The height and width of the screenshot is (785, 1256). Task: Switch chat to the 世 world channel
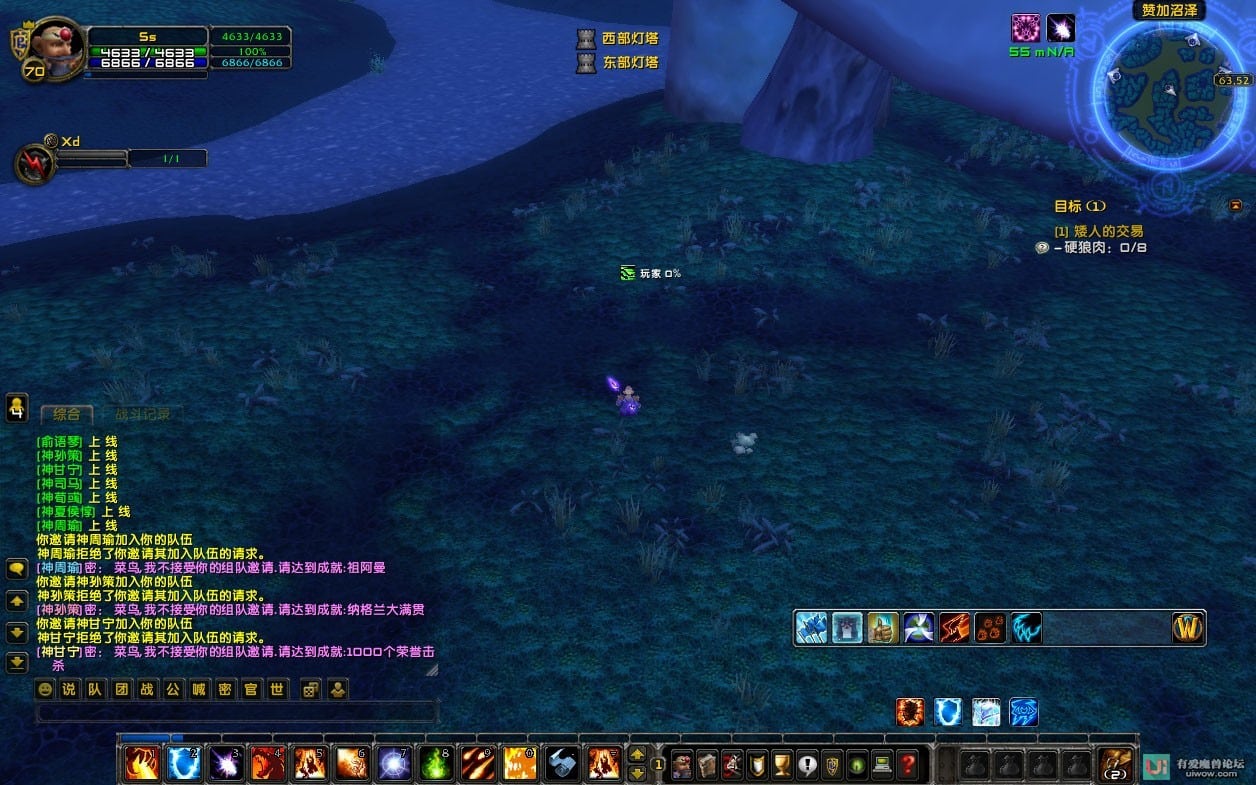point(277,689)
